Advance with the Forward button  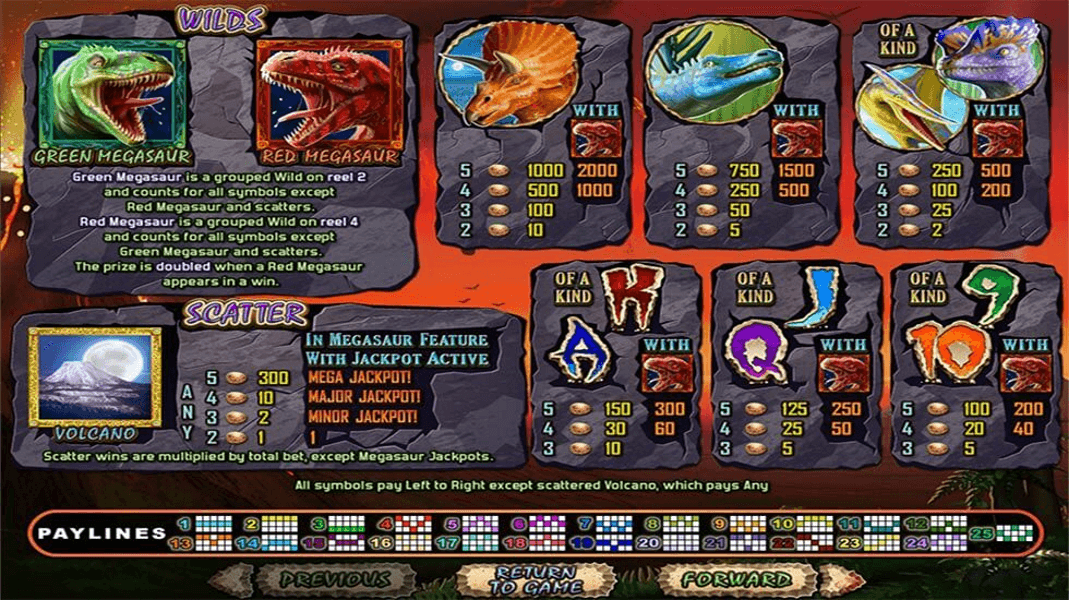click(737, 579)
